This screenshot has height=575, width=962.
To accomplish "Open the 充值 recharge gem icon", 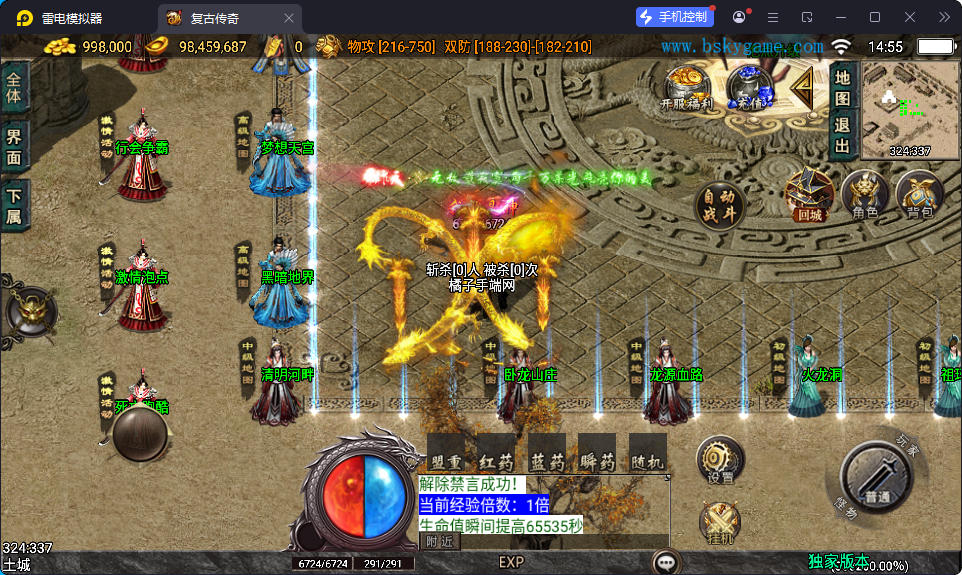I will [x=749, y=87].
